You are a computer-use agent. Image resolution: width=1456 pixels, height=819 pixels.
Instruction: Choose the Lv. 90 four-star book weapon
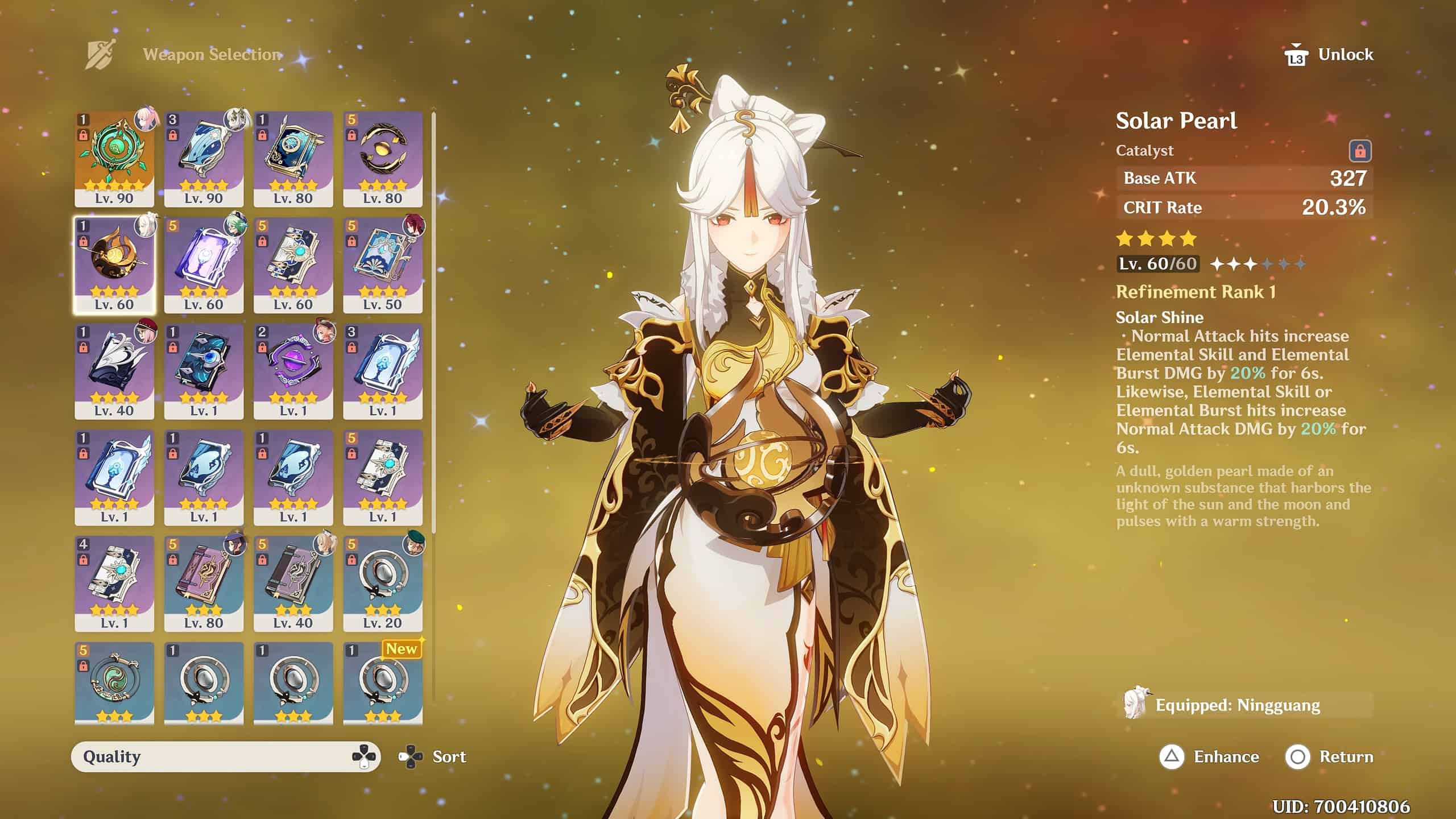coord(204,158)
